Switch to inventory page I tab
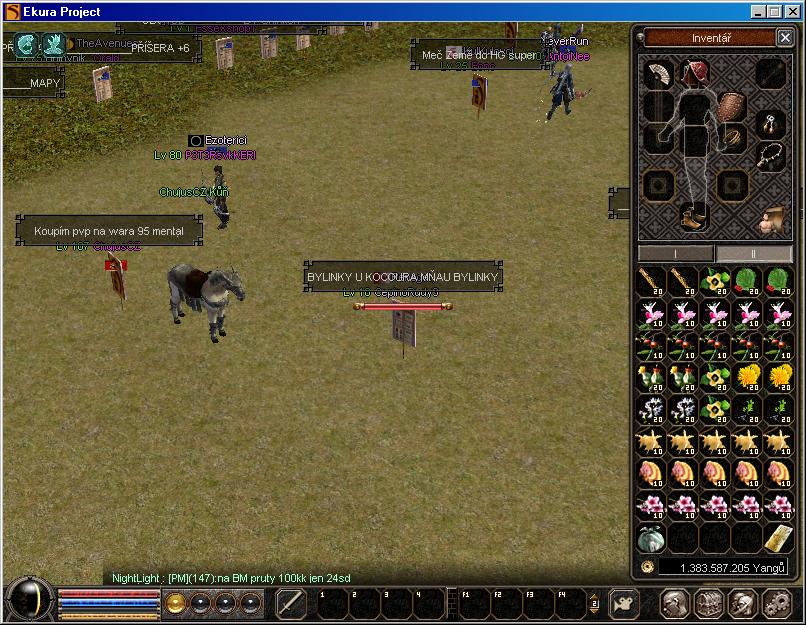 coord(676,254)
